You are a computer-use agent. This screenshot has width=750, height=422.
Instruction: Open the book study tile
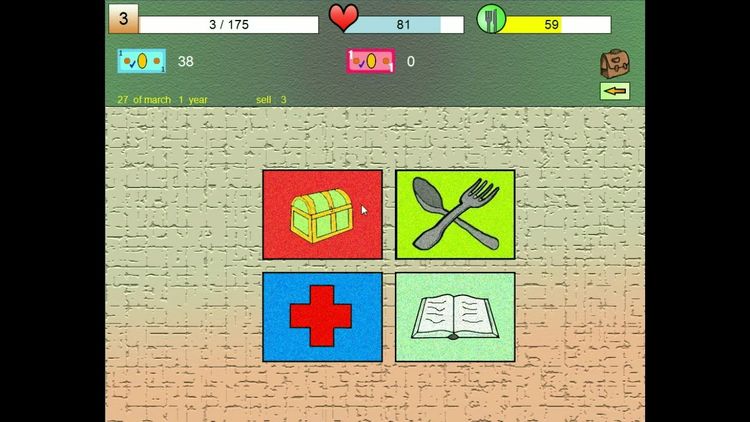click(455, 317)
